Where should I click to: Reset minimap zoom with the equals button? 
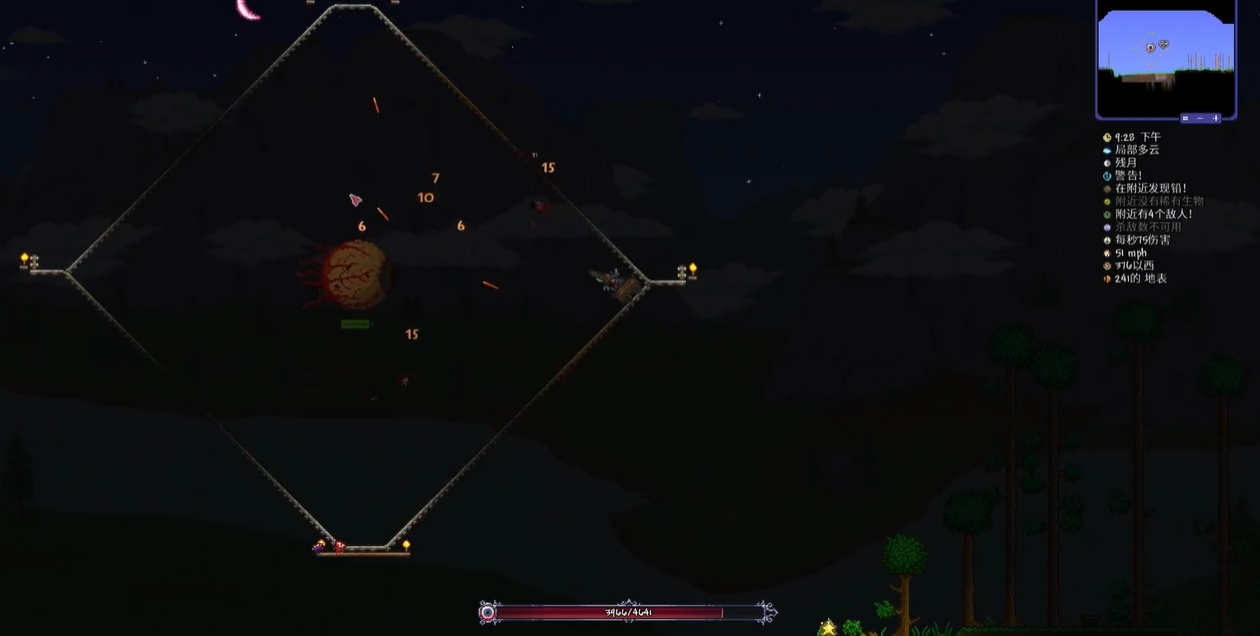[x=1186, y=118]
